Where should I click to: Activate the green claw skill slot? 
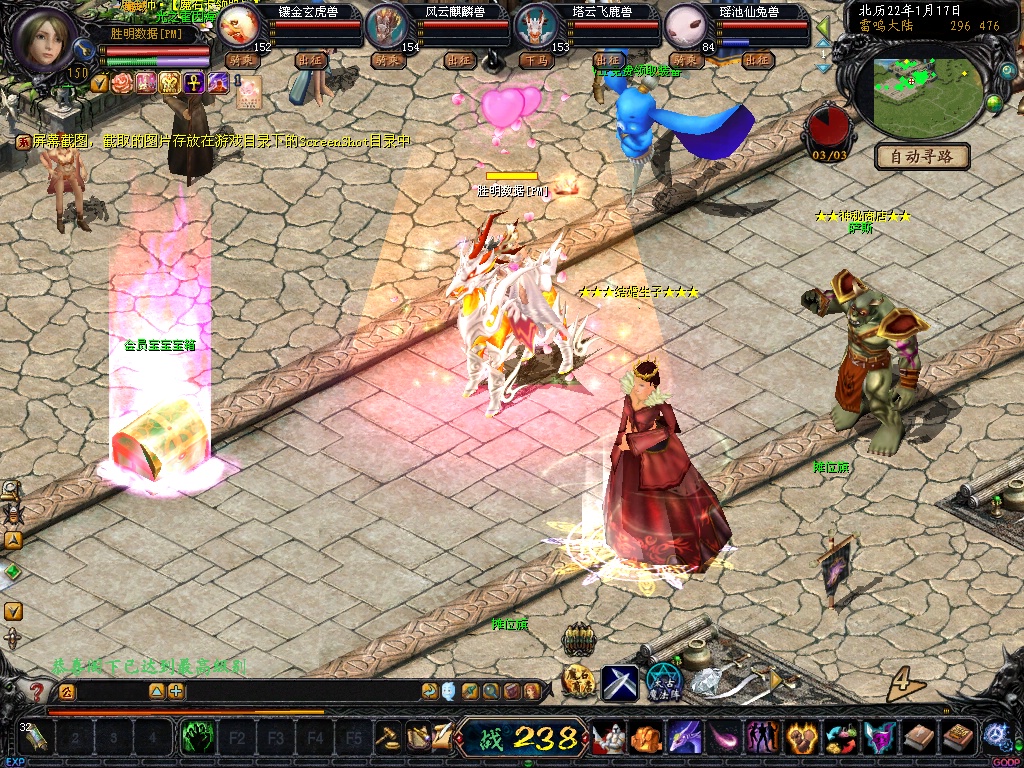(197, 739)
